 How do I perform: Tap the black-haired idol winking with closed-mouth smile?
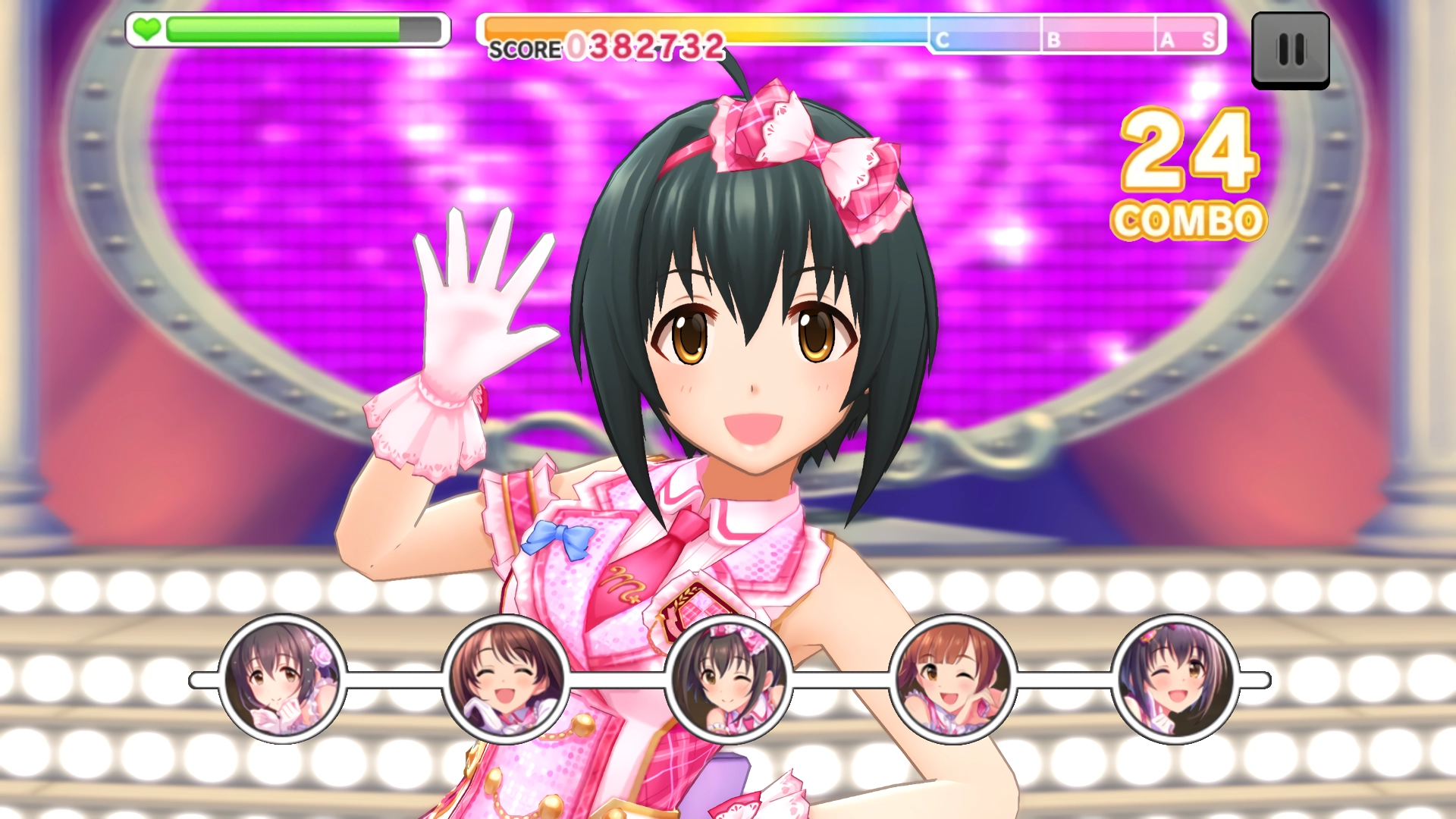tap(729, 679)
